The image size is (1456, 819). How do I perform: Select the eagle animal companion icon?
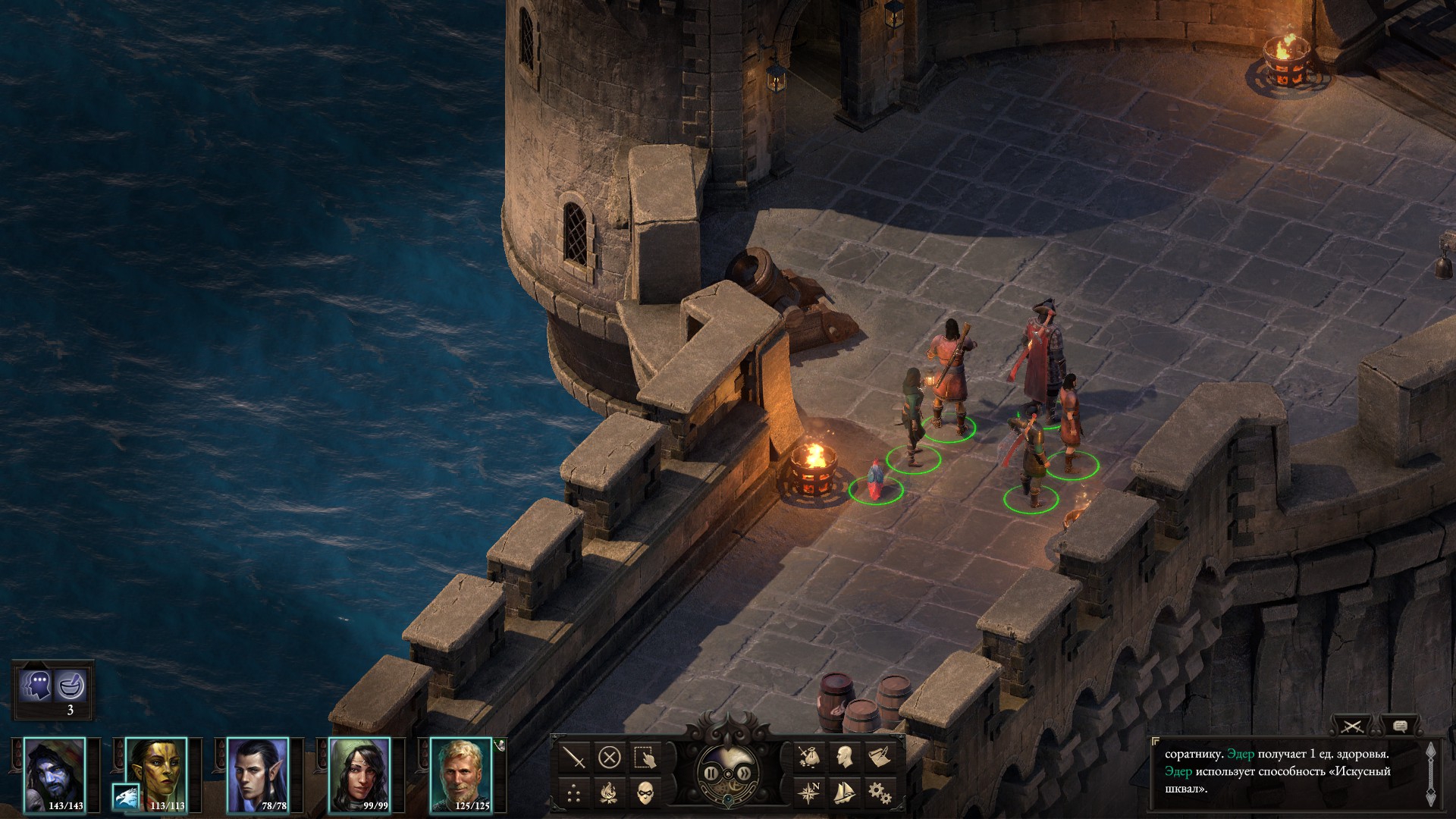tap(125, 796)
